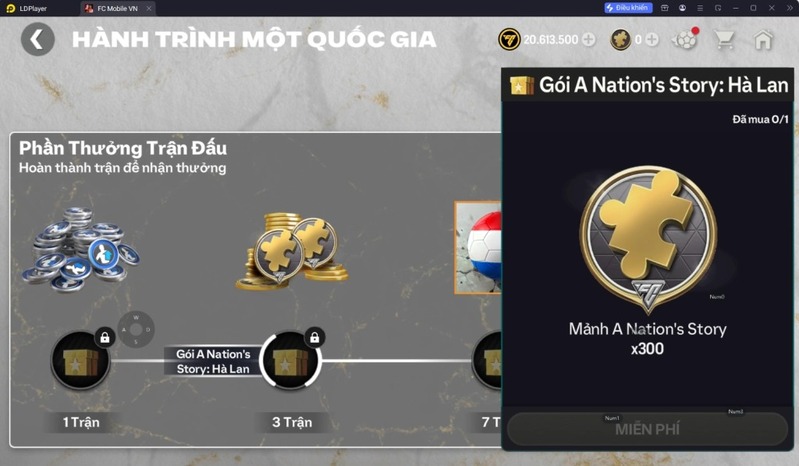Open the shopping cart store
The image size is (799, 466).
pos(725,40)
